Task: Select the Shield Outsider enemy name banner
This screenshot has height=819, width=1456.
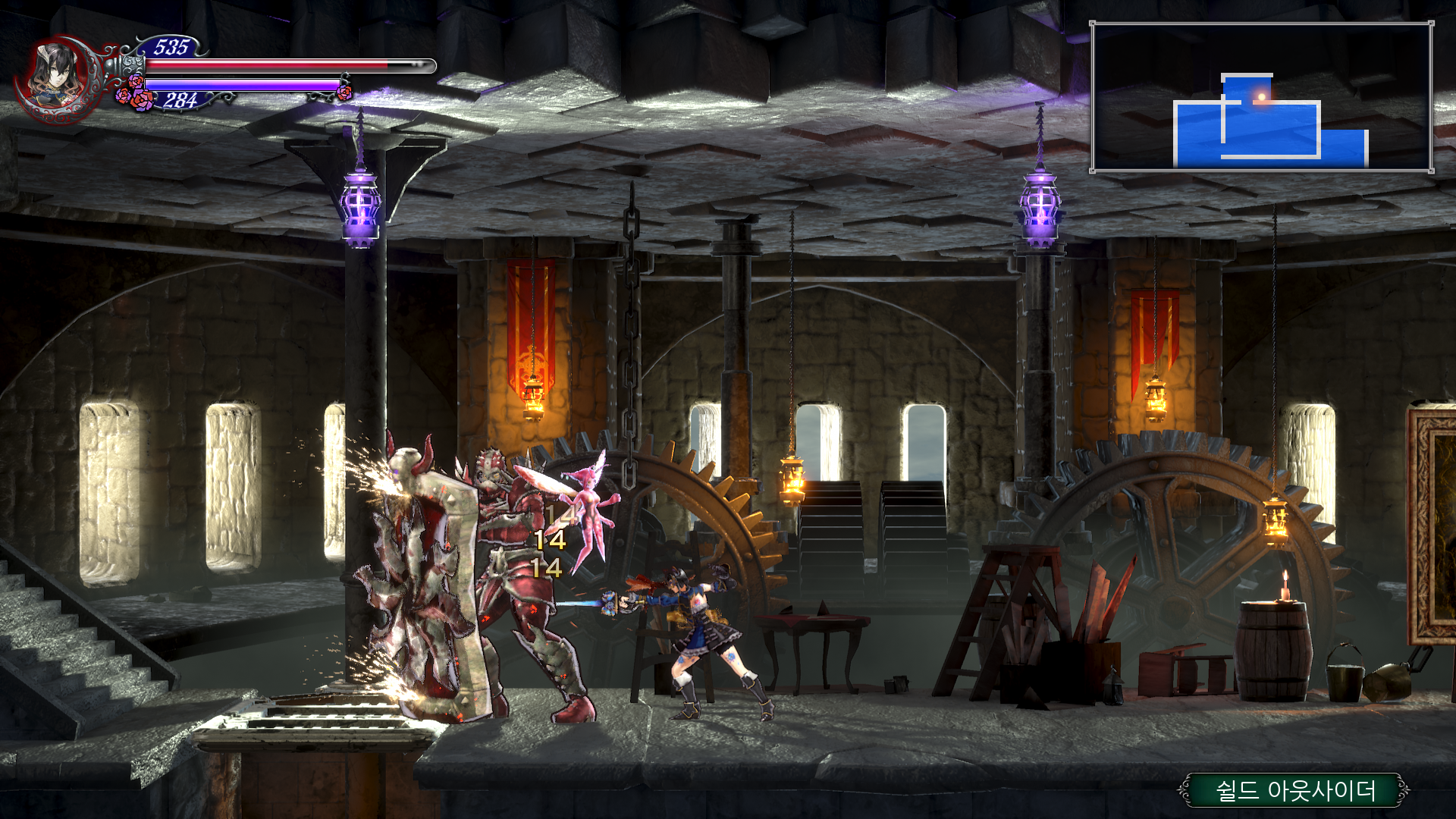Action: tap(1294, 790)
